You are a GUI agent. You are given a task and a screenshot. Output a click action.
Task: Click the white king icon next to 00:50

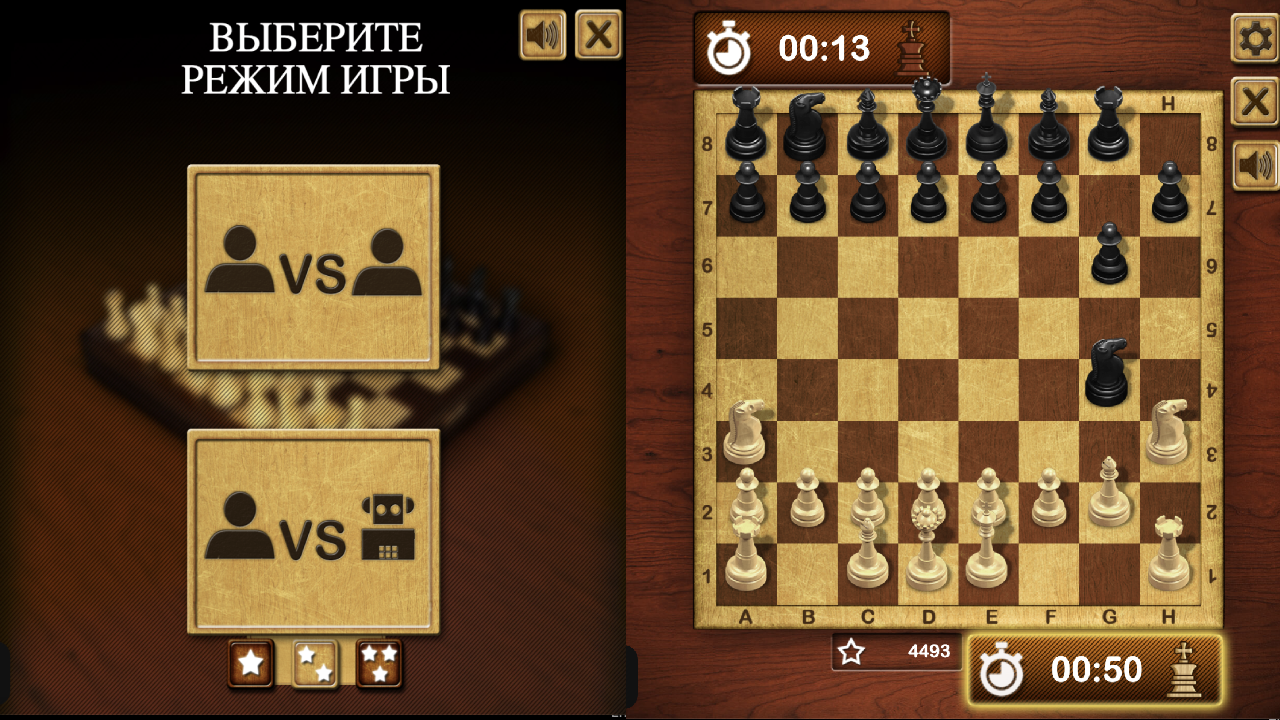1185,671
